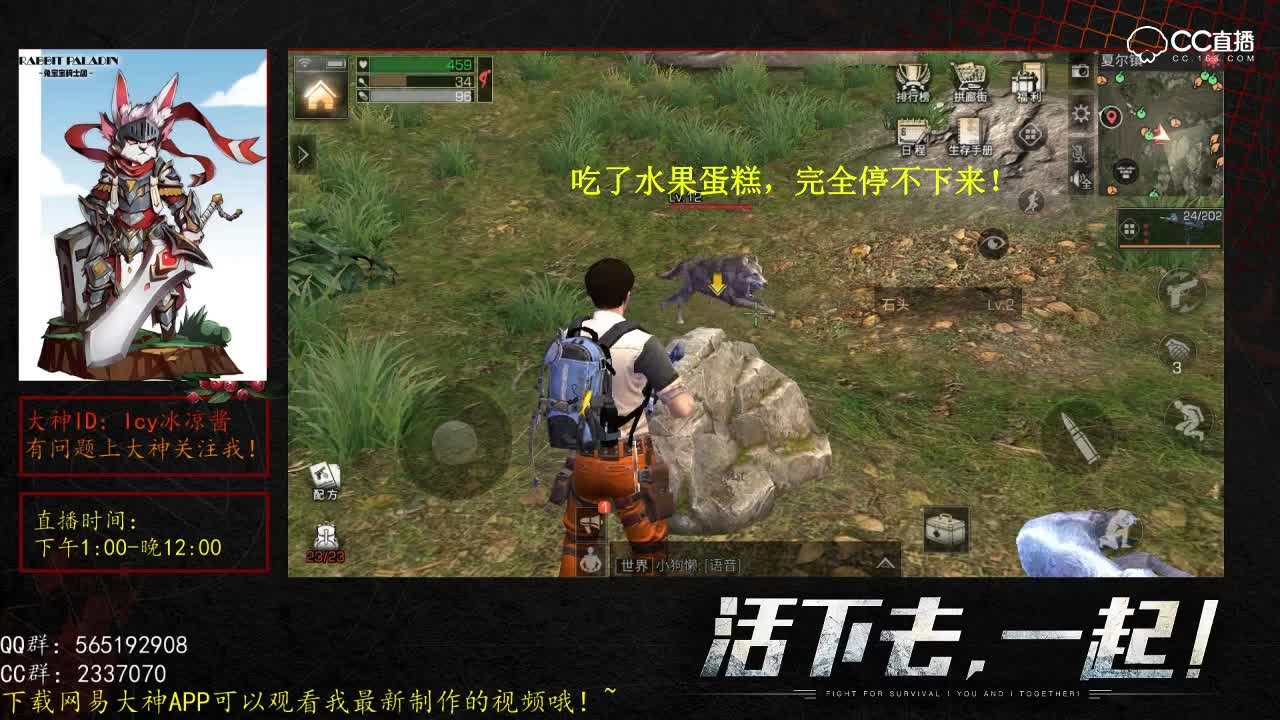This screenshot has height=720, width=1280.
Task: Take a screenshot with the camera icon
Action: (x=1080, y=72)
